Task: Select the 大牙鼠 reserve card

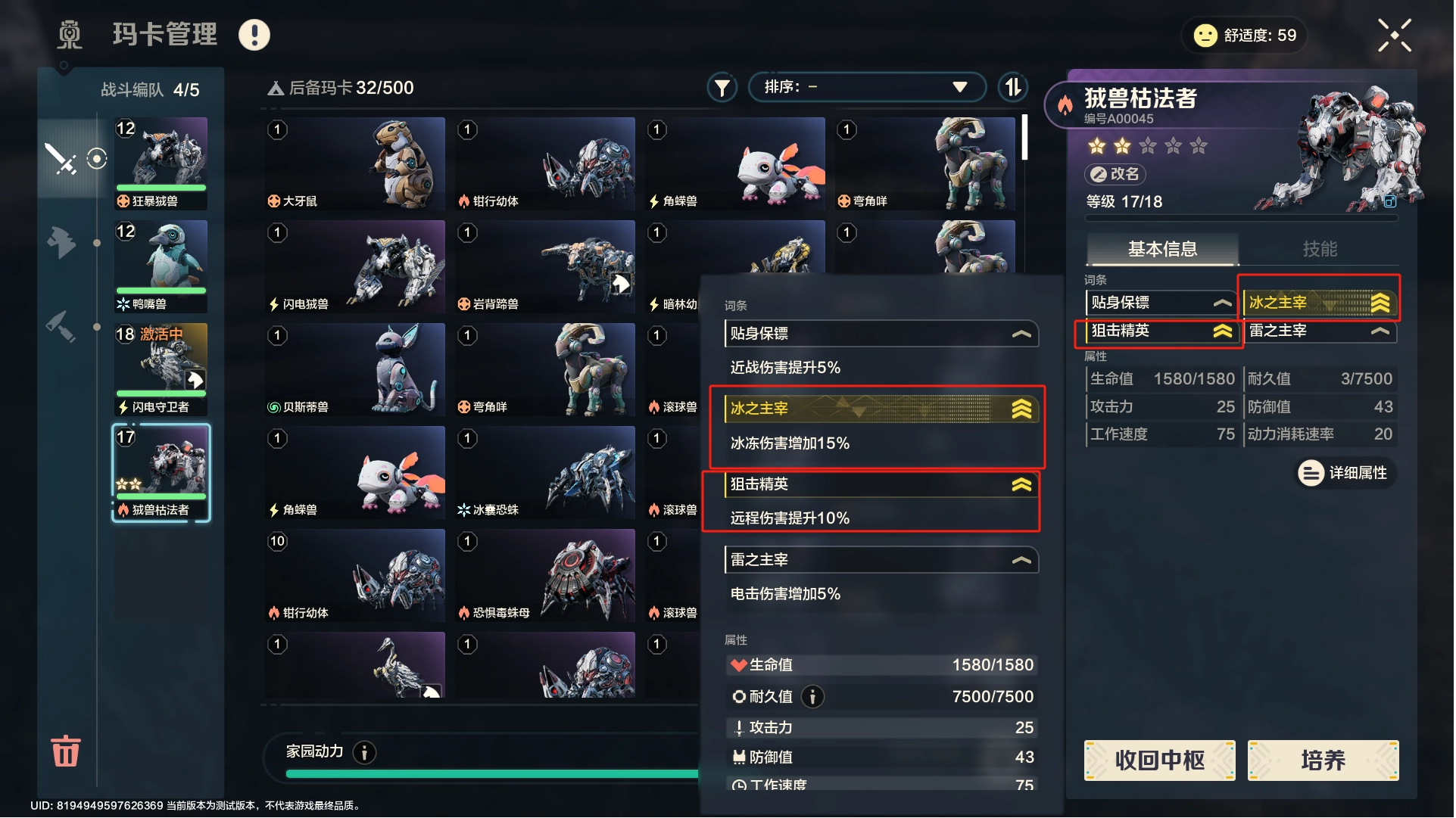Action: (x=355, y=163)
